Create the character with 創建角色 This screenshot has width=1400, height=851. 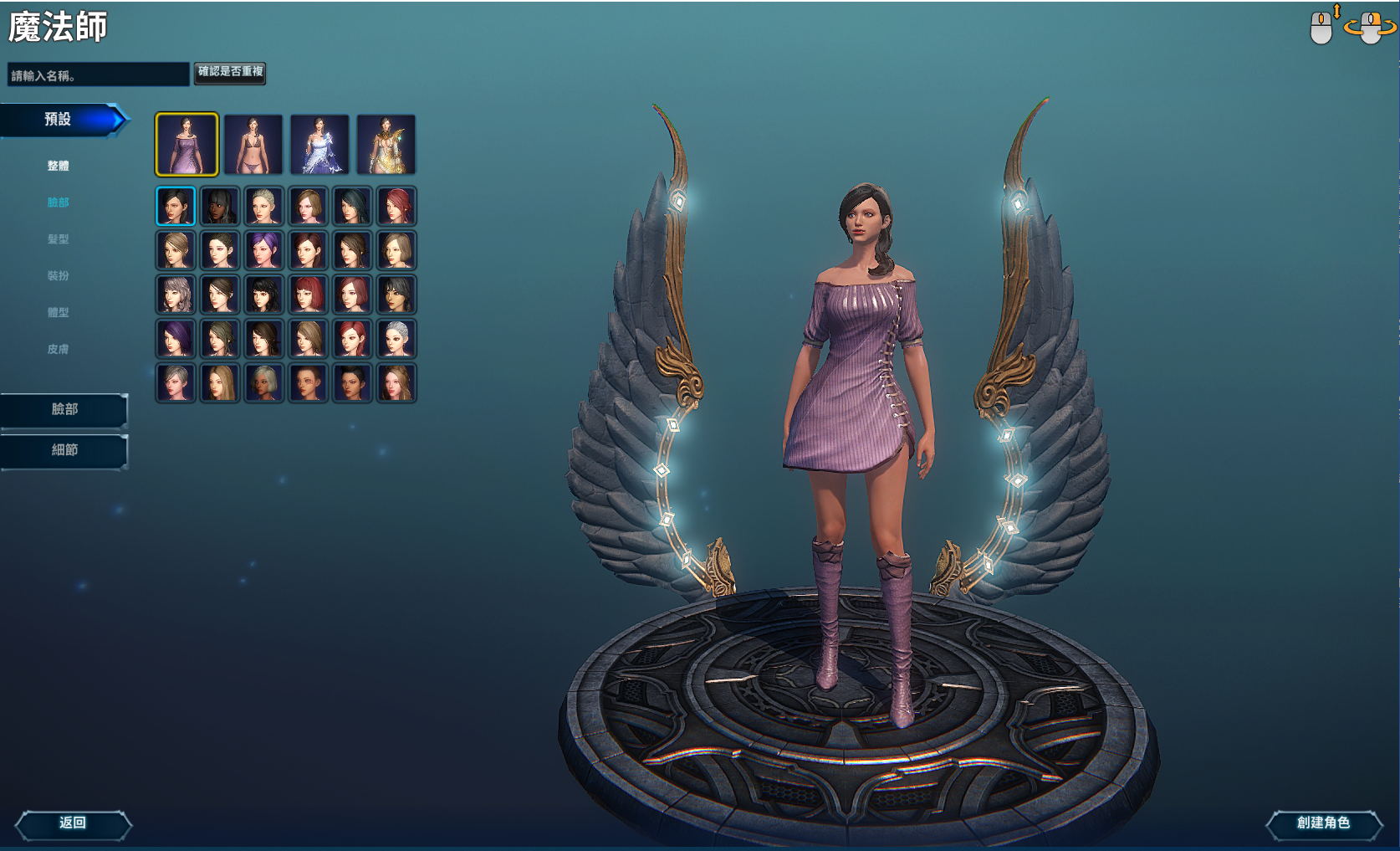click(1323, 823)
